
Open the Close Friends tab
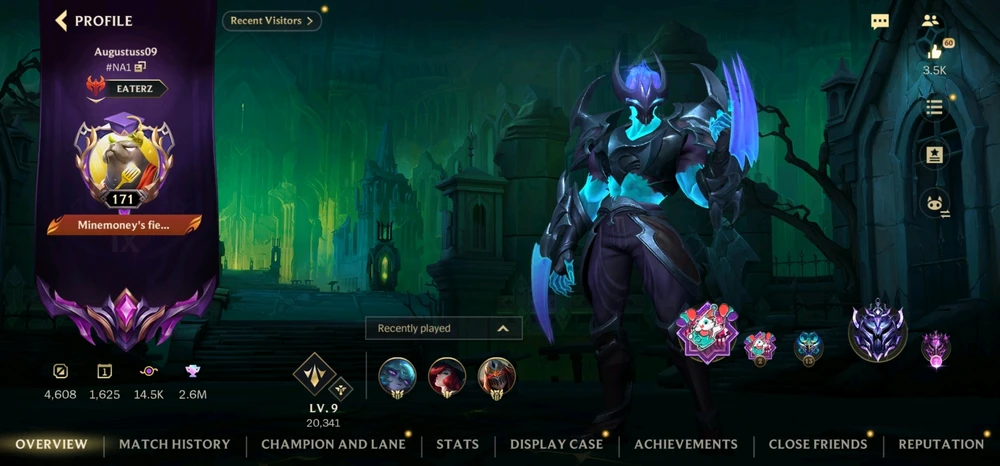click(817, 444)
